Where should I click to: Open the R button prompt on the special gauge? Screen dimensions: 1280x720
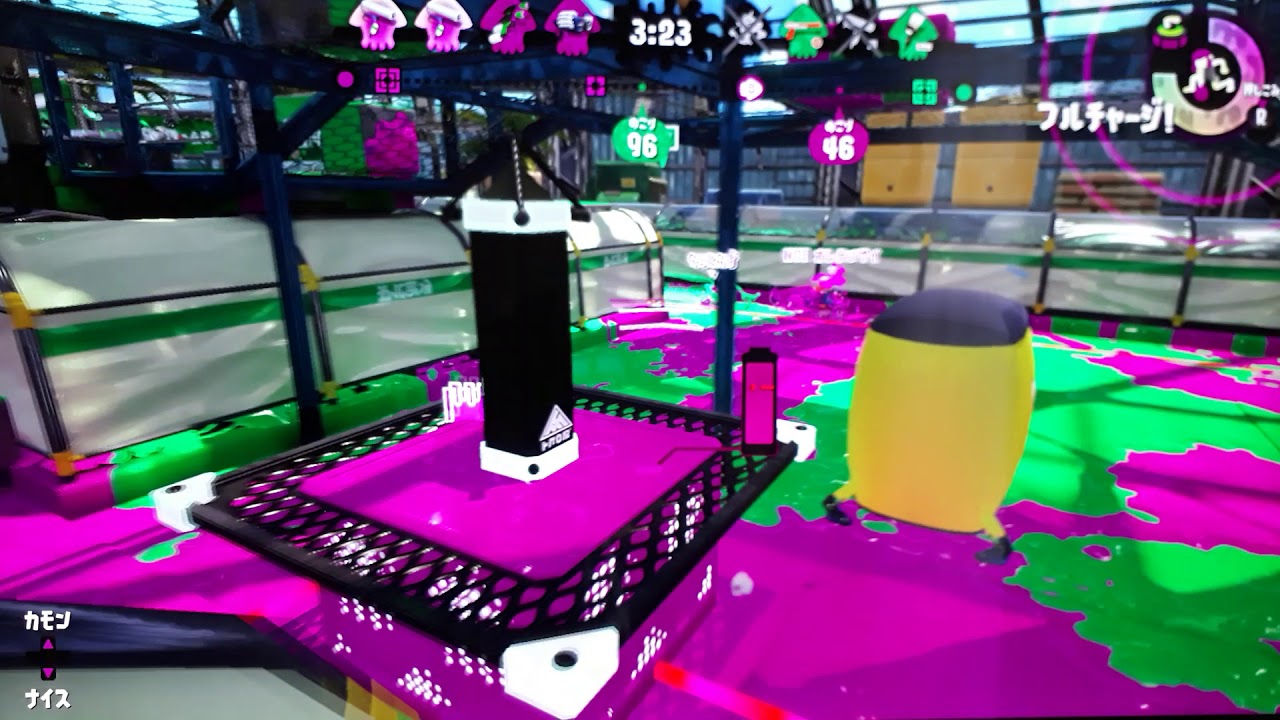[1261, 117]
